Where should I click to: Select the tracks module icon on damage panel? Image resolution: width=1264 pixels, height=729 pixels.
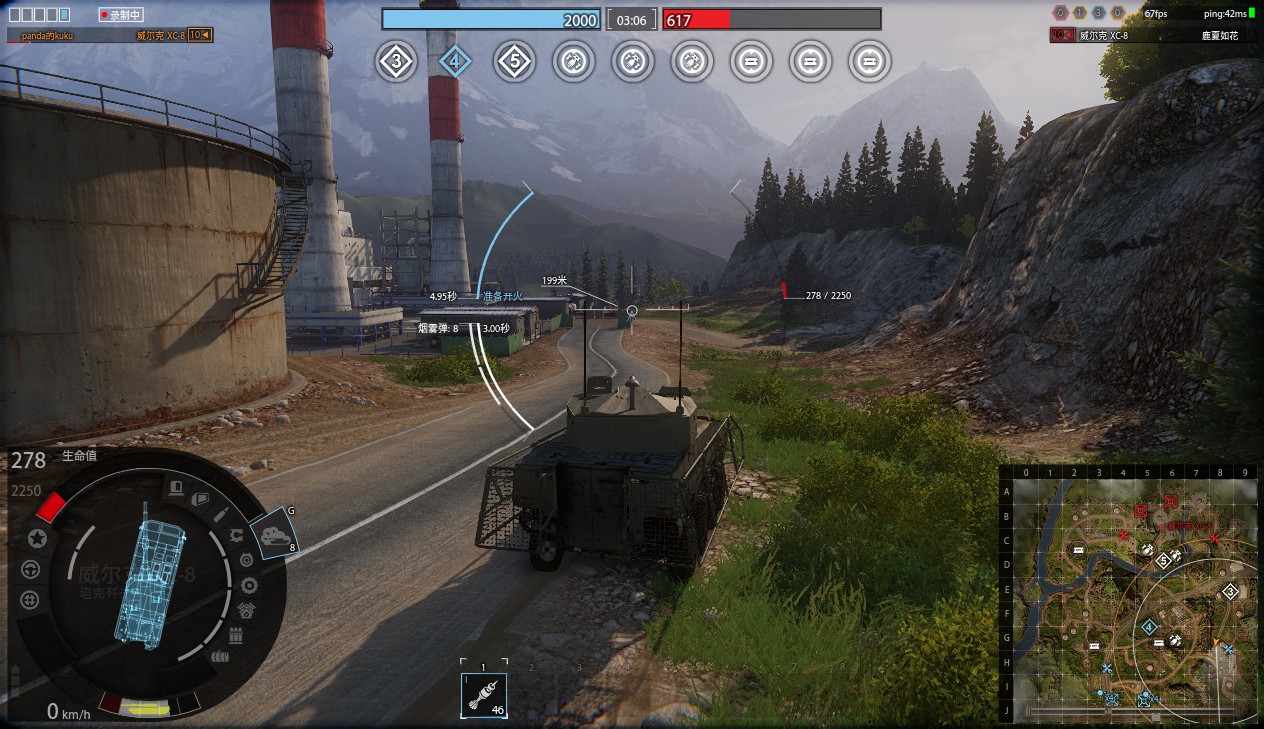(219, 657)
